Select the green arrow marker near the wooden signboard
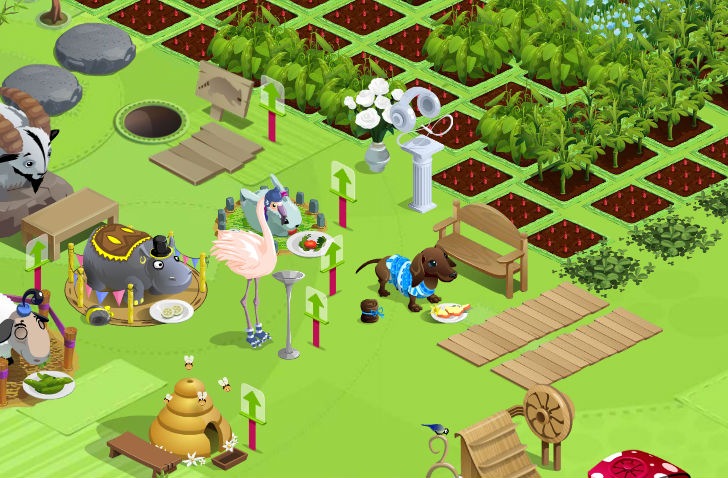Screen dimensions: 728x478 (272, 97)
